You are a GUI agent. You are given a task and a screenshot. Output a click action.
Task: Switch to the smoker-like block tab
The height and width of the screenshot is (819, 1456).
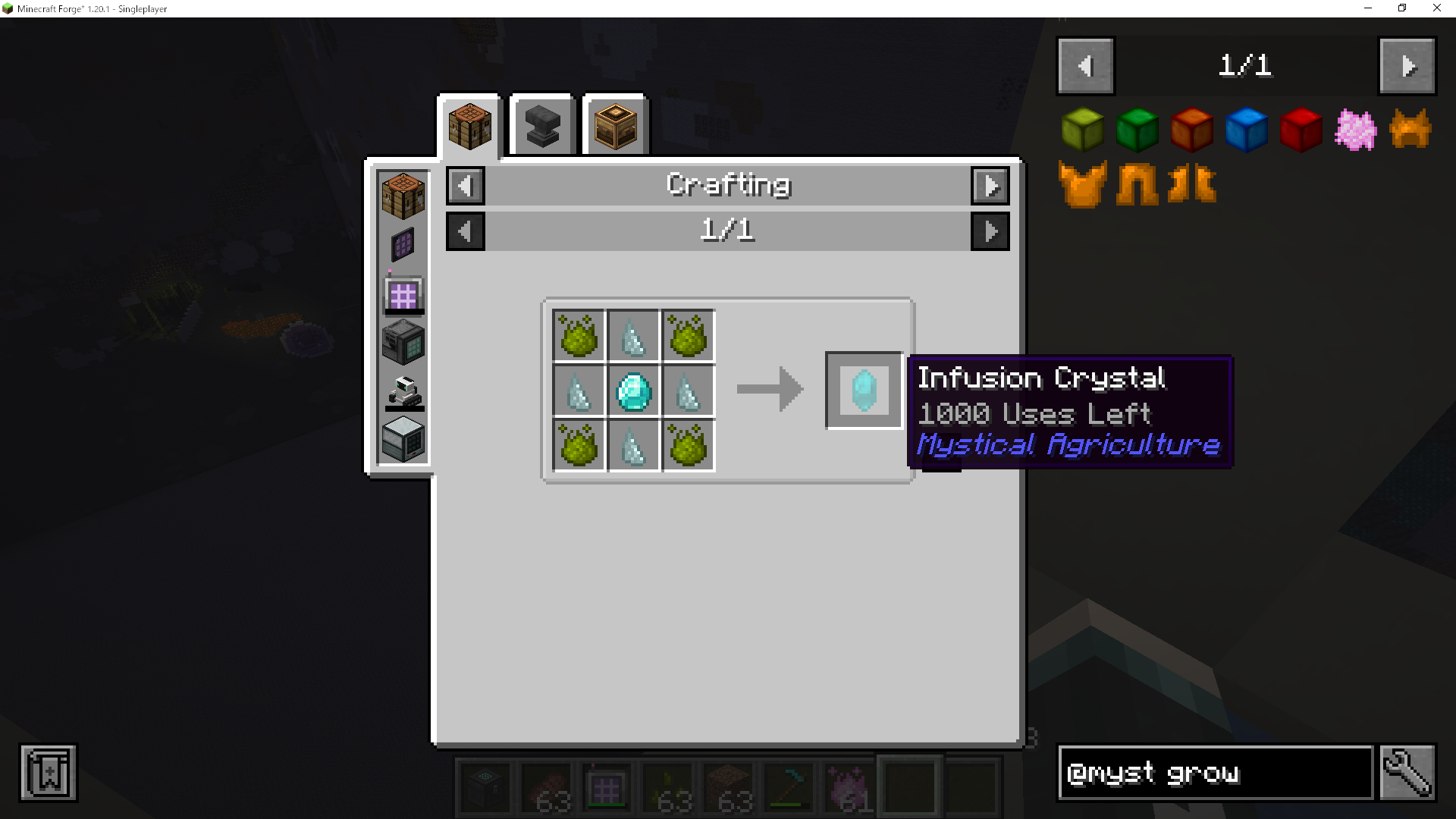click(614, 125)
